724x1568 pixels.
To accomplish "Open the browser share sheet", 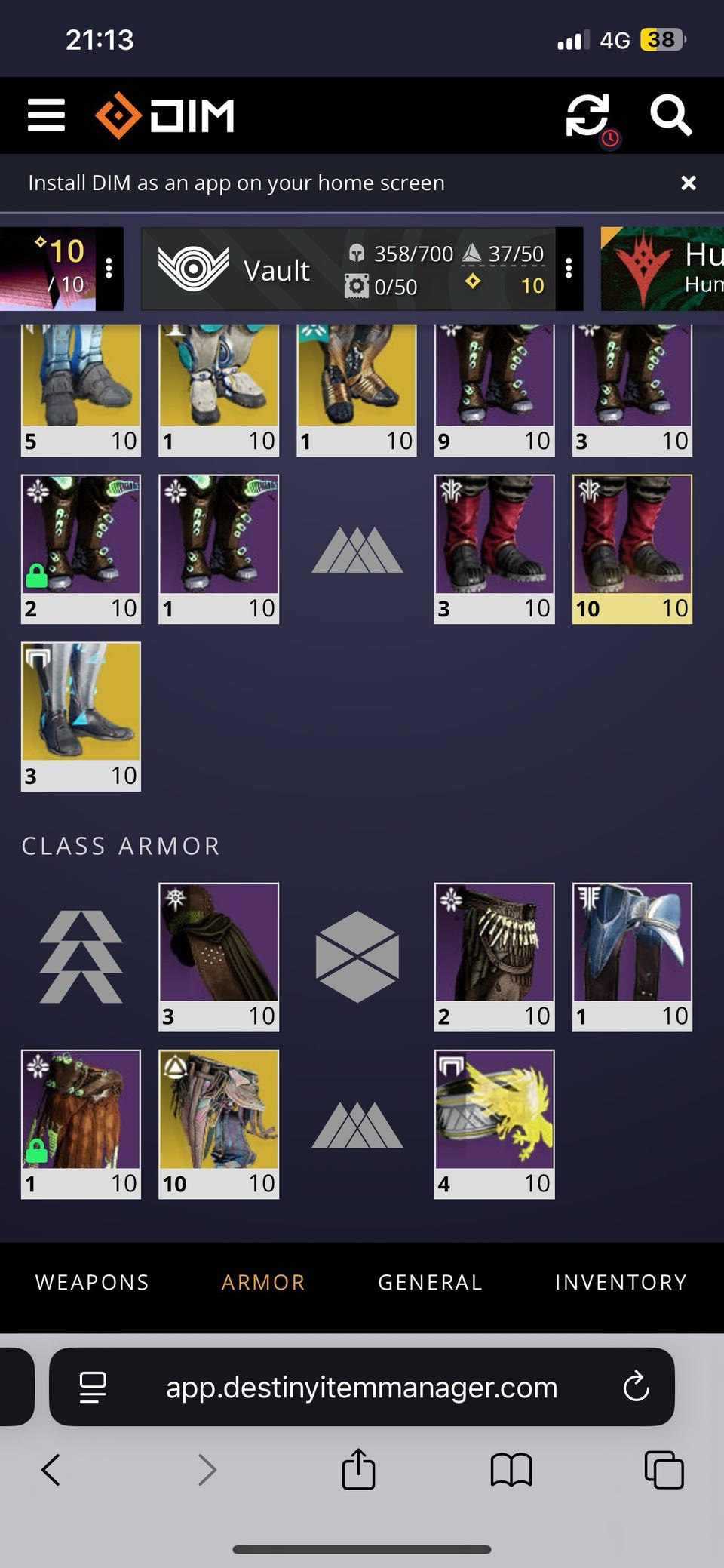I will [358, 1470].
